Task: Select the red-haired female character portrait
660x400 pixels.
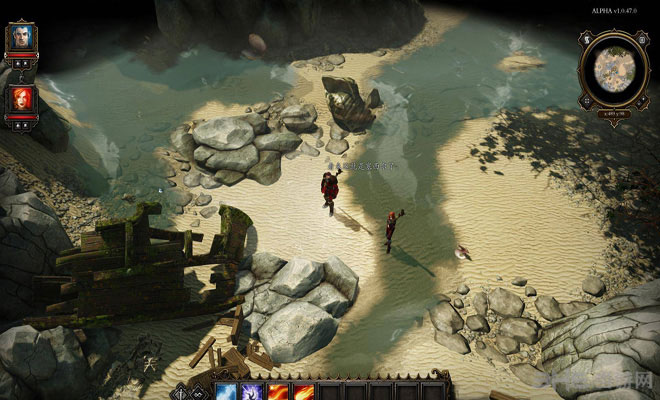Action: (x=22, y=99)
